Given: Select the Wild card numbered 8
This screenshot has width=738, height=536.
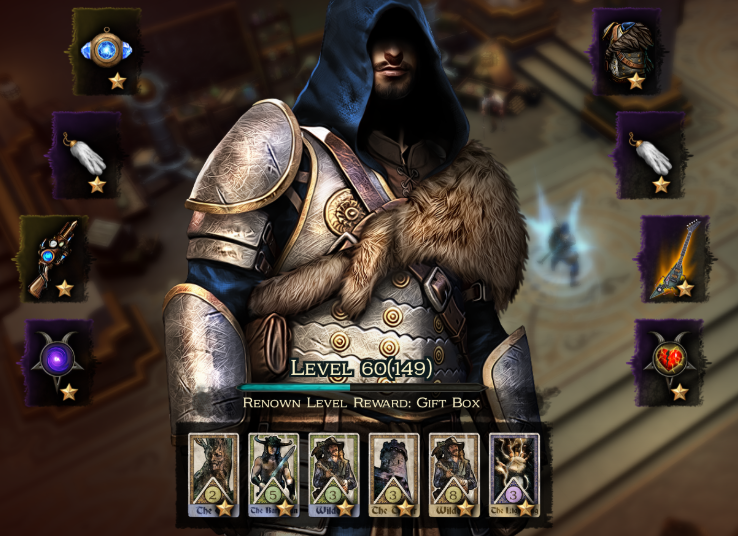Looking at the screenshot, I should [x=454, y=473].
